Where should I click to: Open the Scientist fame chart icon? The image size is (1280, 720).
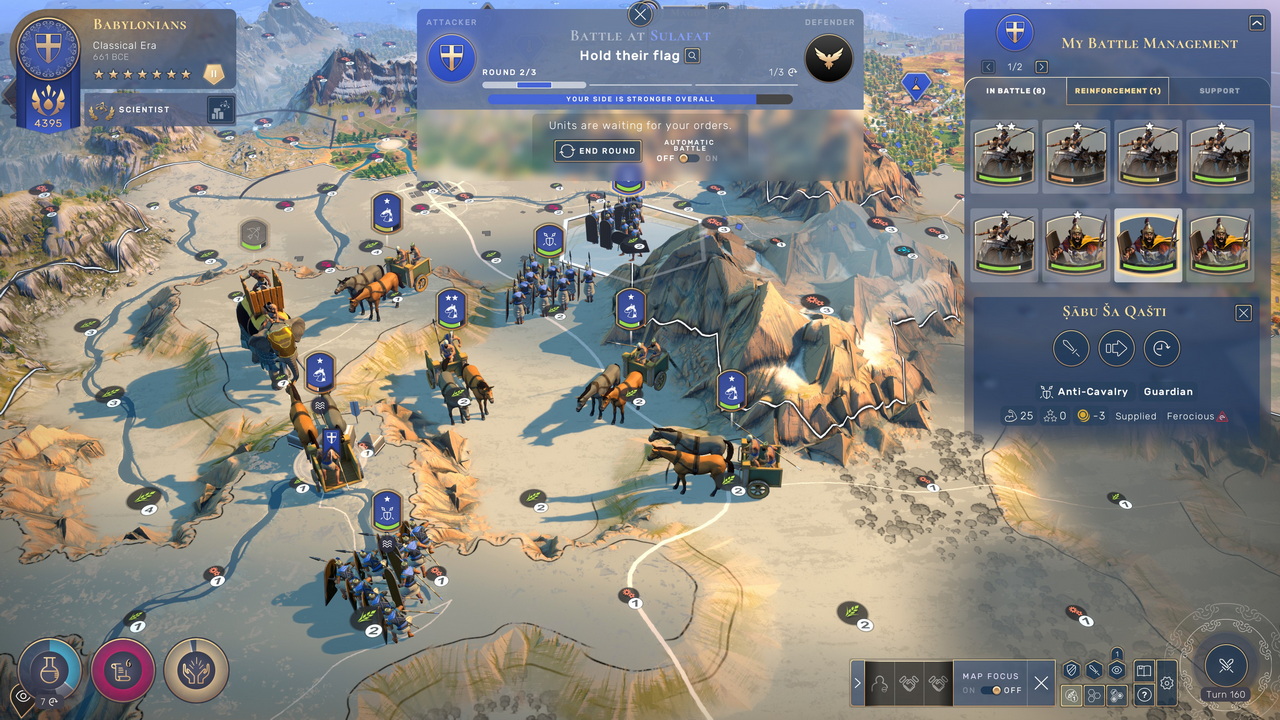coord(221,110)
